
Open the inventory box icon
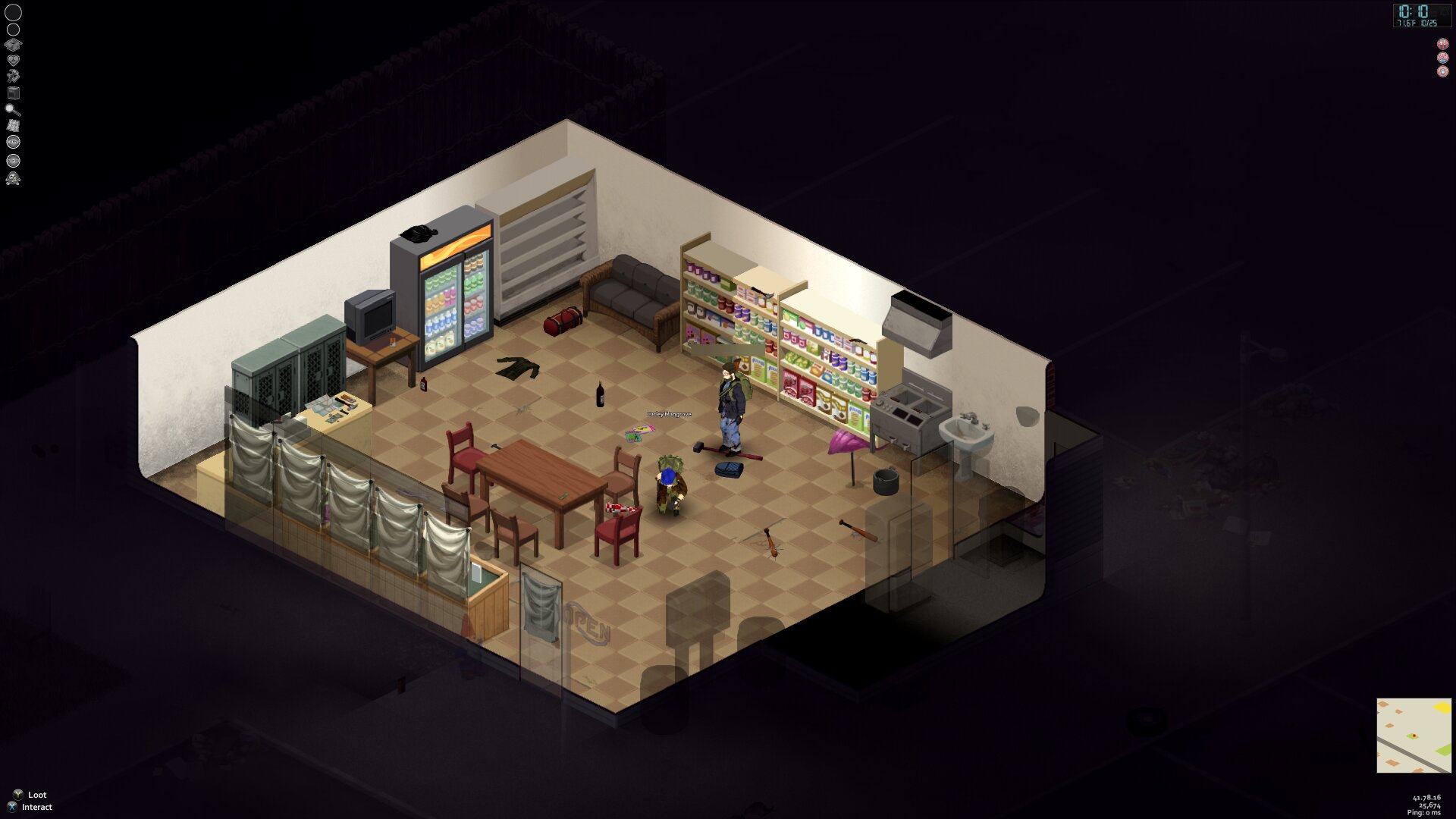coord(13,45)
